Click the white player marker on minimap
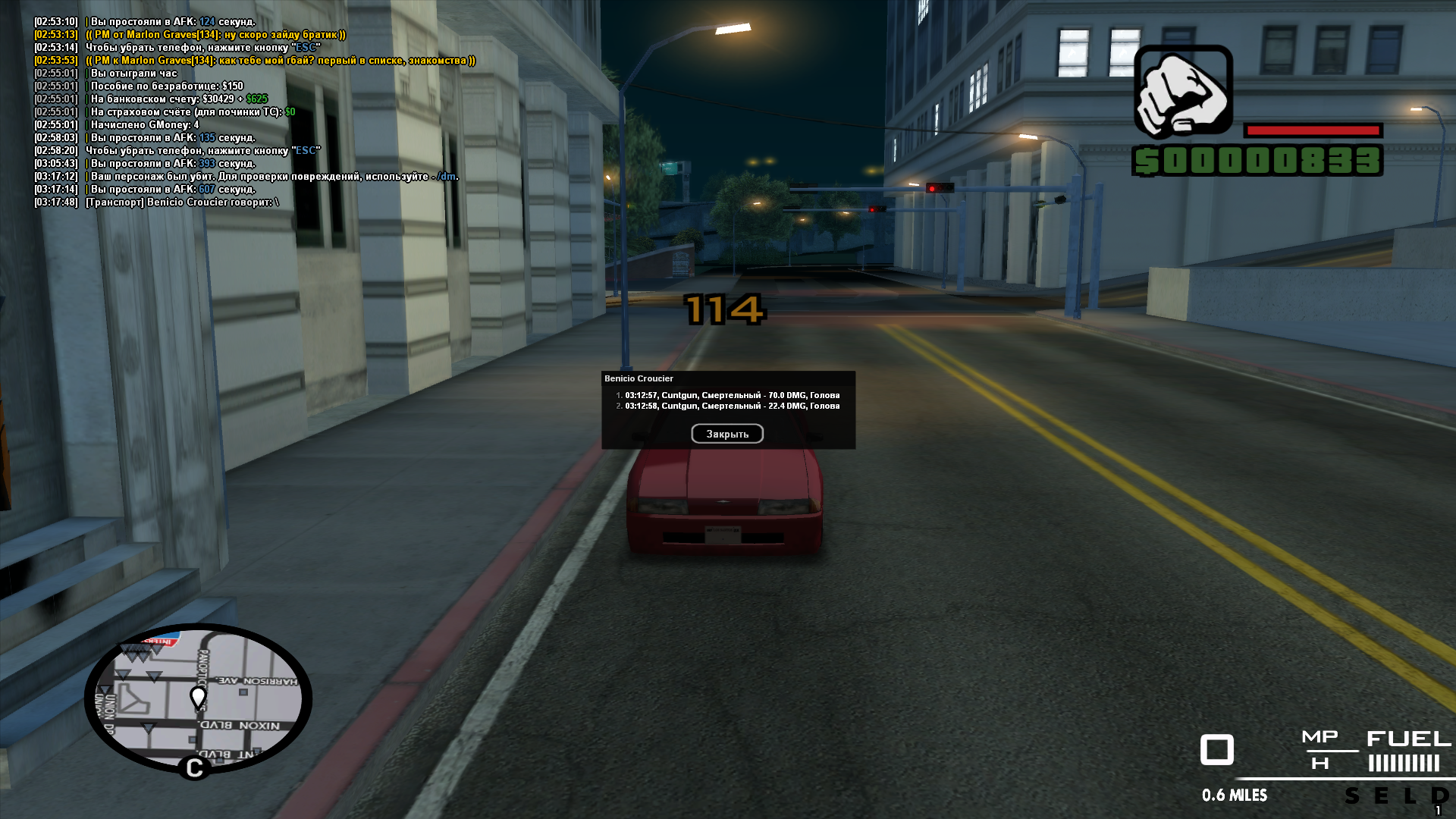This screenshot has width=1456, height=819. coord(198,696)
